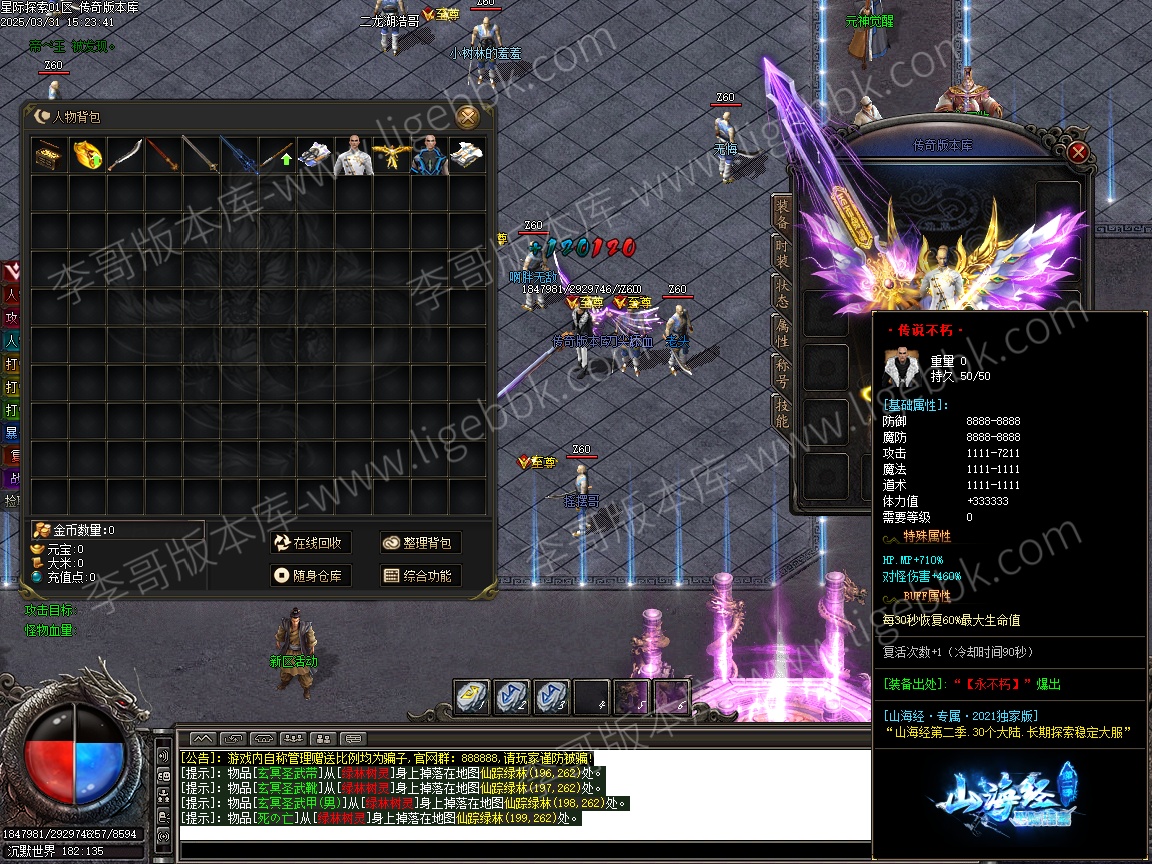Switch to the 时装 fashion tab
This screenshot has height=864, width=1152.
point(782,250)
